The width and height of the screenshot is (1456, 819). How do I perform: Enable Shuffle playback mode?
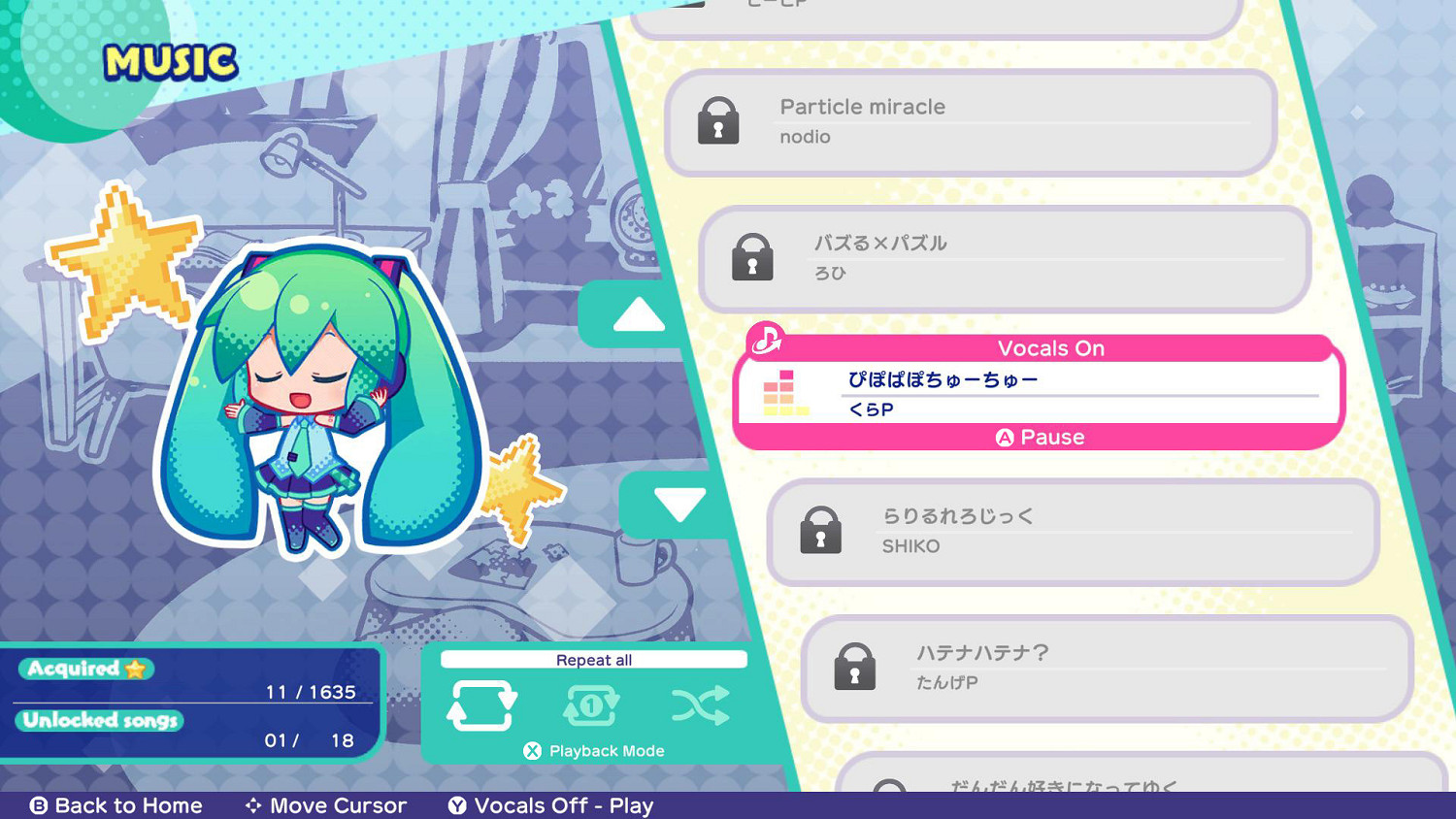click(702, 705)
